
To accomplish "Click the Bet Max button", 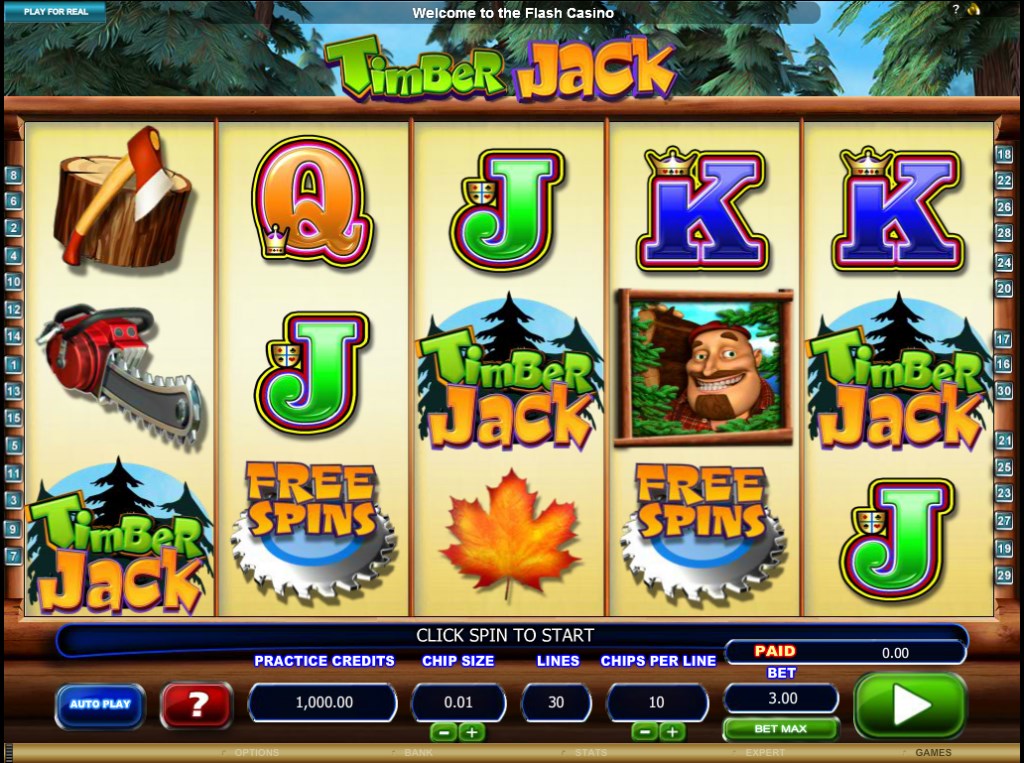I will tap(780, 728).
